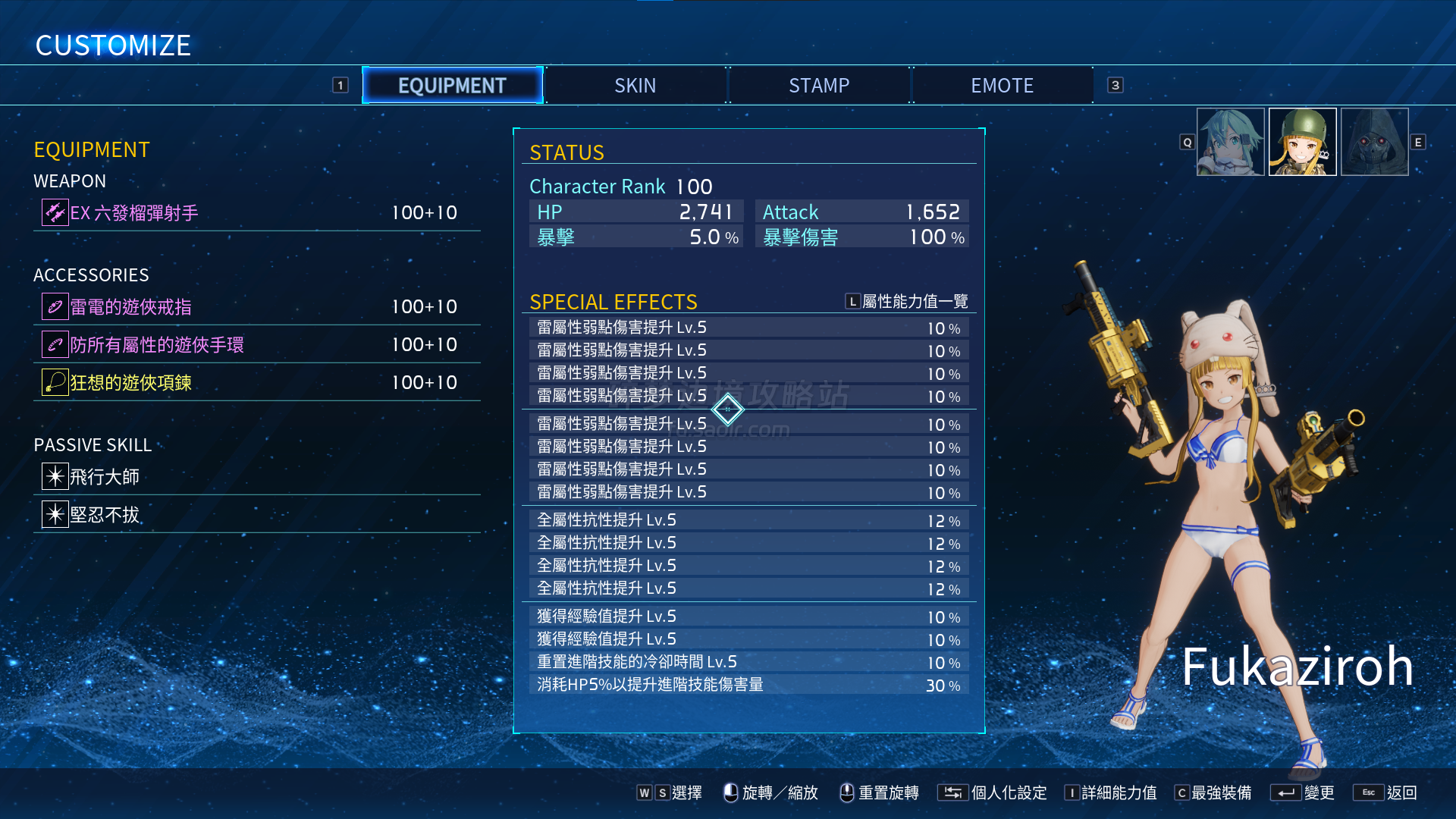The width and height of the screenshot is (1456, 819).
Task: Go back with 返回
Action: coord(1385,792)
